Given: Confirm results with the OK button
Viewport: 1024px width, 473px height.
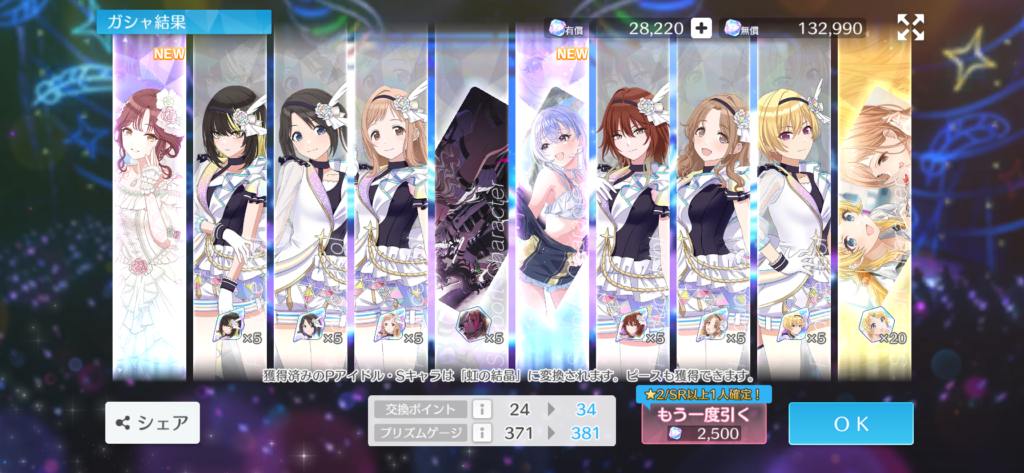Looking at the screenshot, I should tap(850, 423).
